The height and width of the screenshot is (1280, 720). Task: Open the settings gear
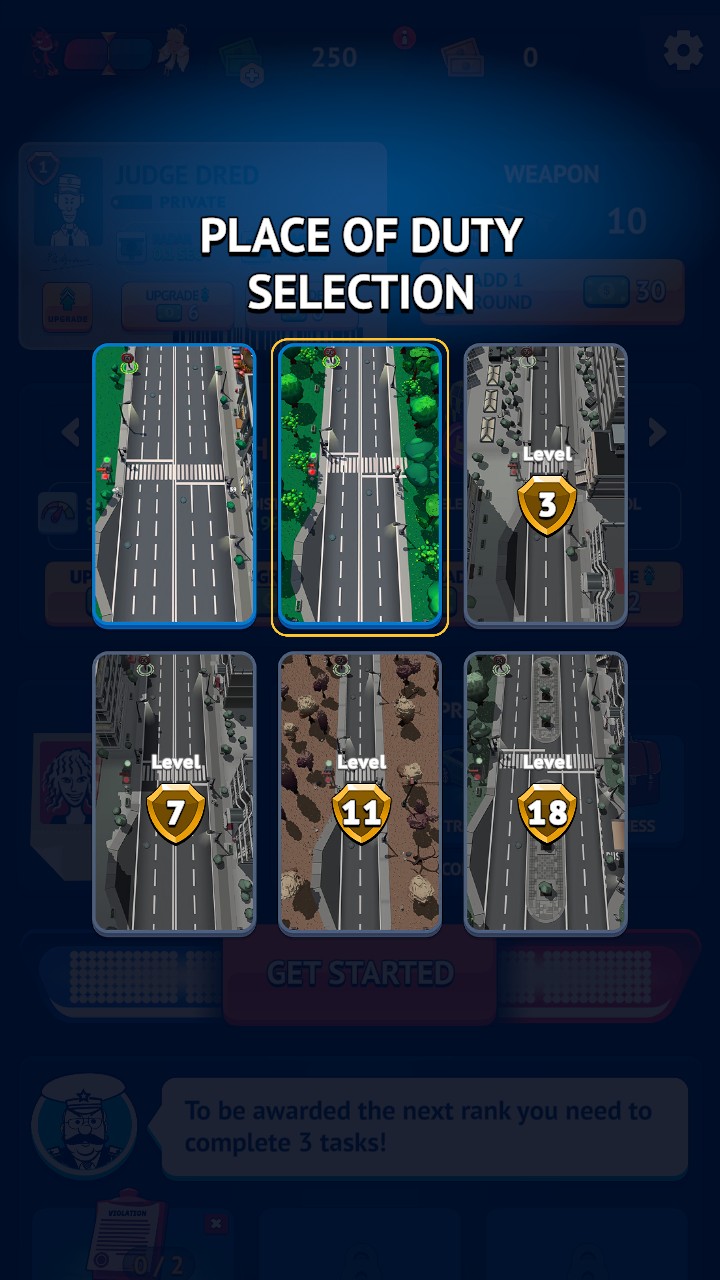pos(683,50)
